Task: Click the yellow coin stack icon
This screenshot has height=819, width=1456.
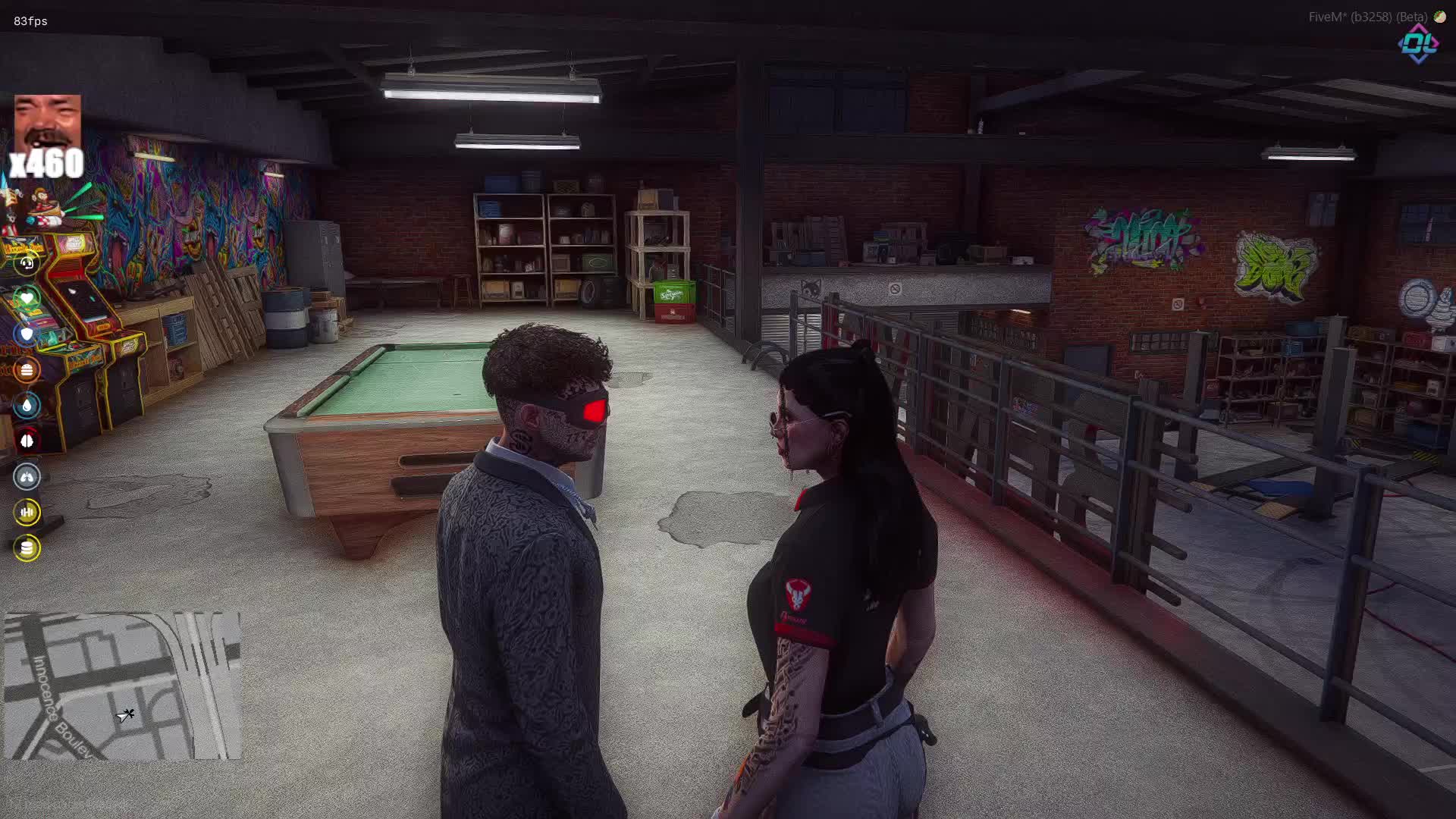Action: (x=27, y=548)
